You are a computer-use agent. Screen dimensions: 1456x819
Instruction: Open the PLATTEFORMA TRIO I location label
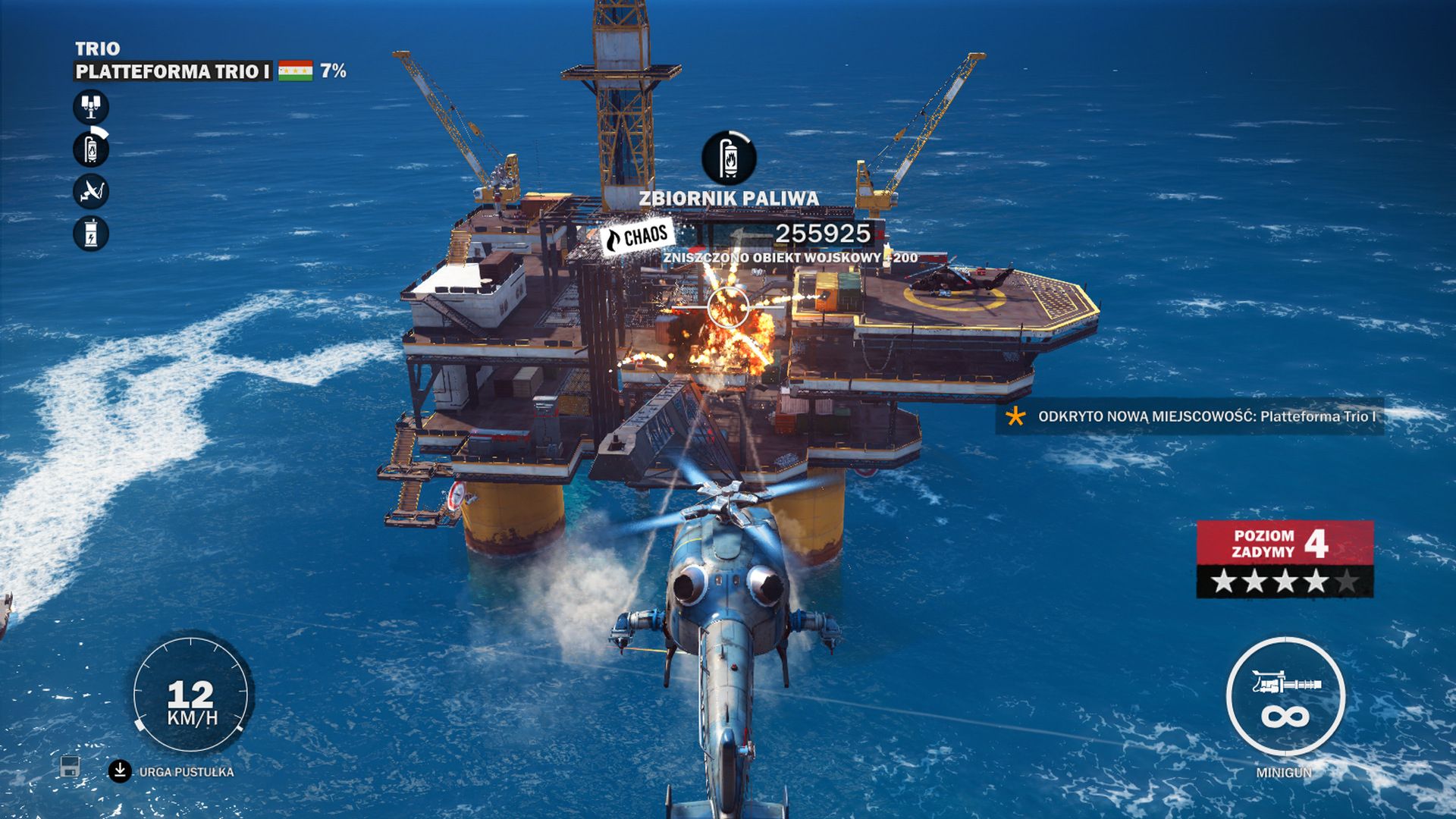171,71
